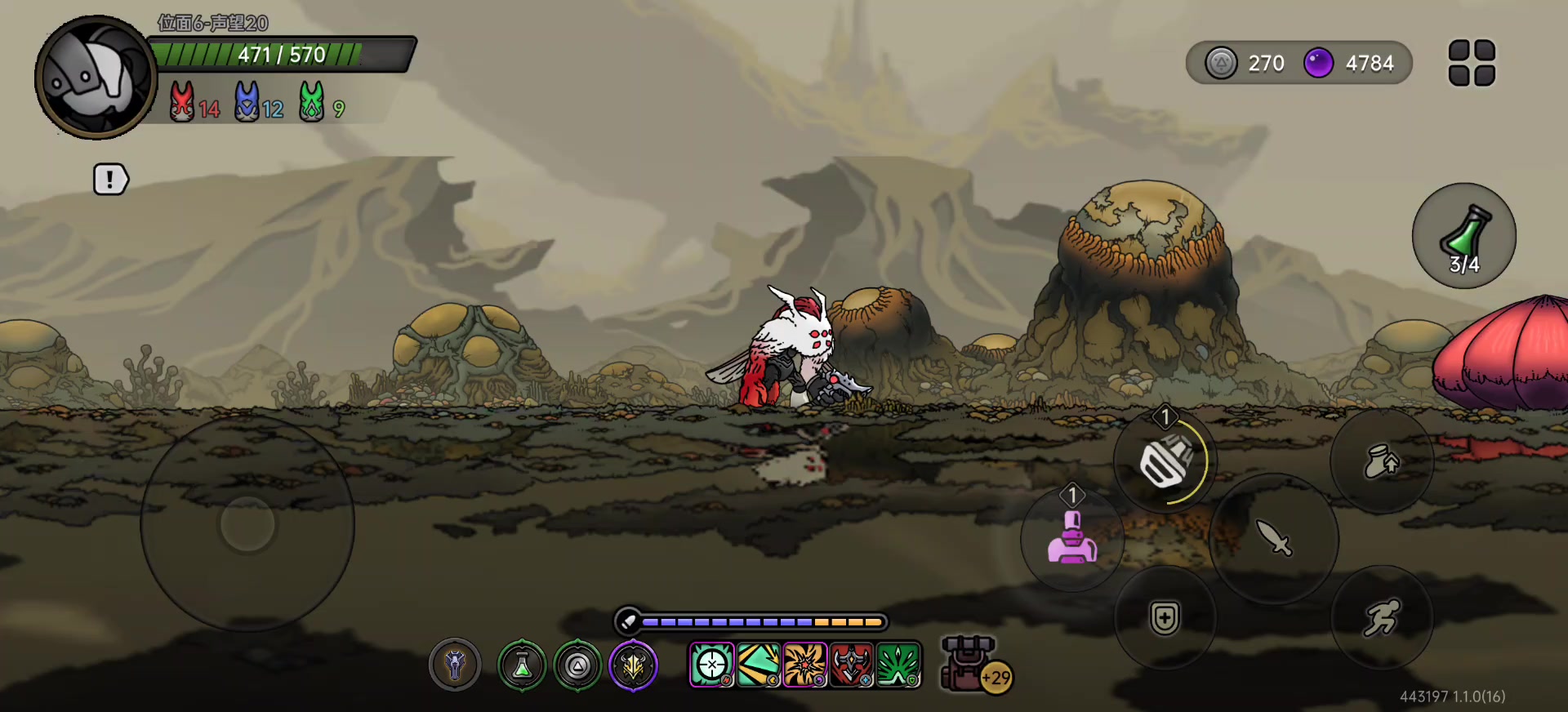The height and width of the screenshot is (712, 1568).
Task: Tap the boot jump button
Action: [1381, 461]
